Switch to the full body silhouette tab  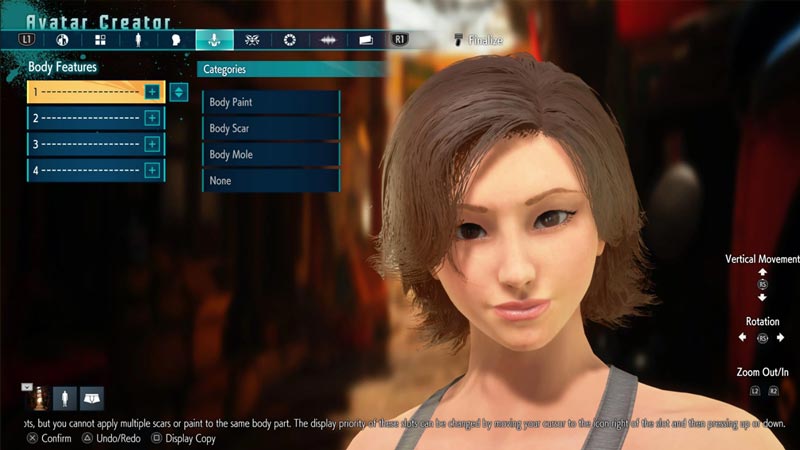pos(137,41)
